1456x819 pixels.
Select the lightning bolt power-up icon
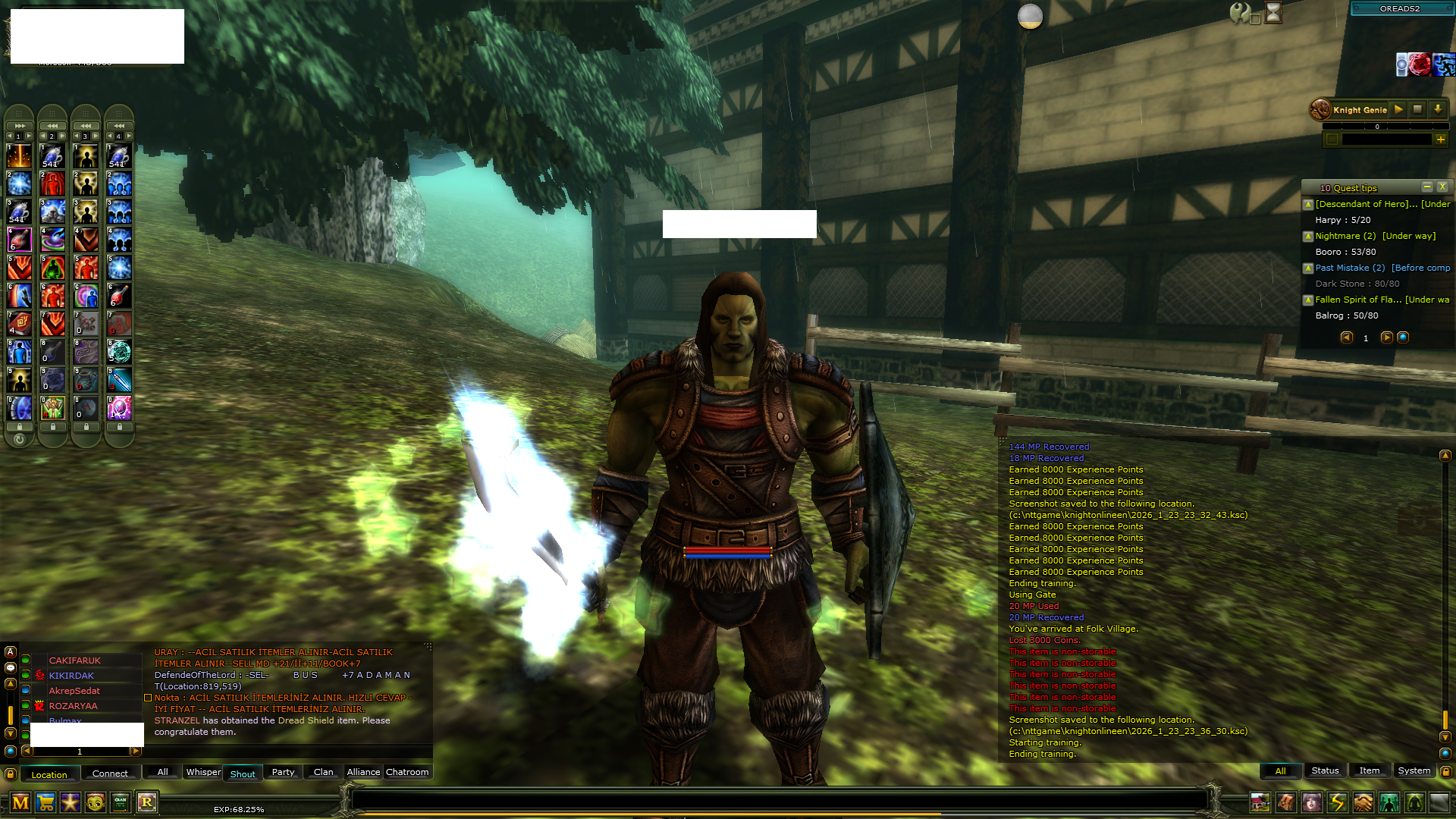tap(1336, 803)
